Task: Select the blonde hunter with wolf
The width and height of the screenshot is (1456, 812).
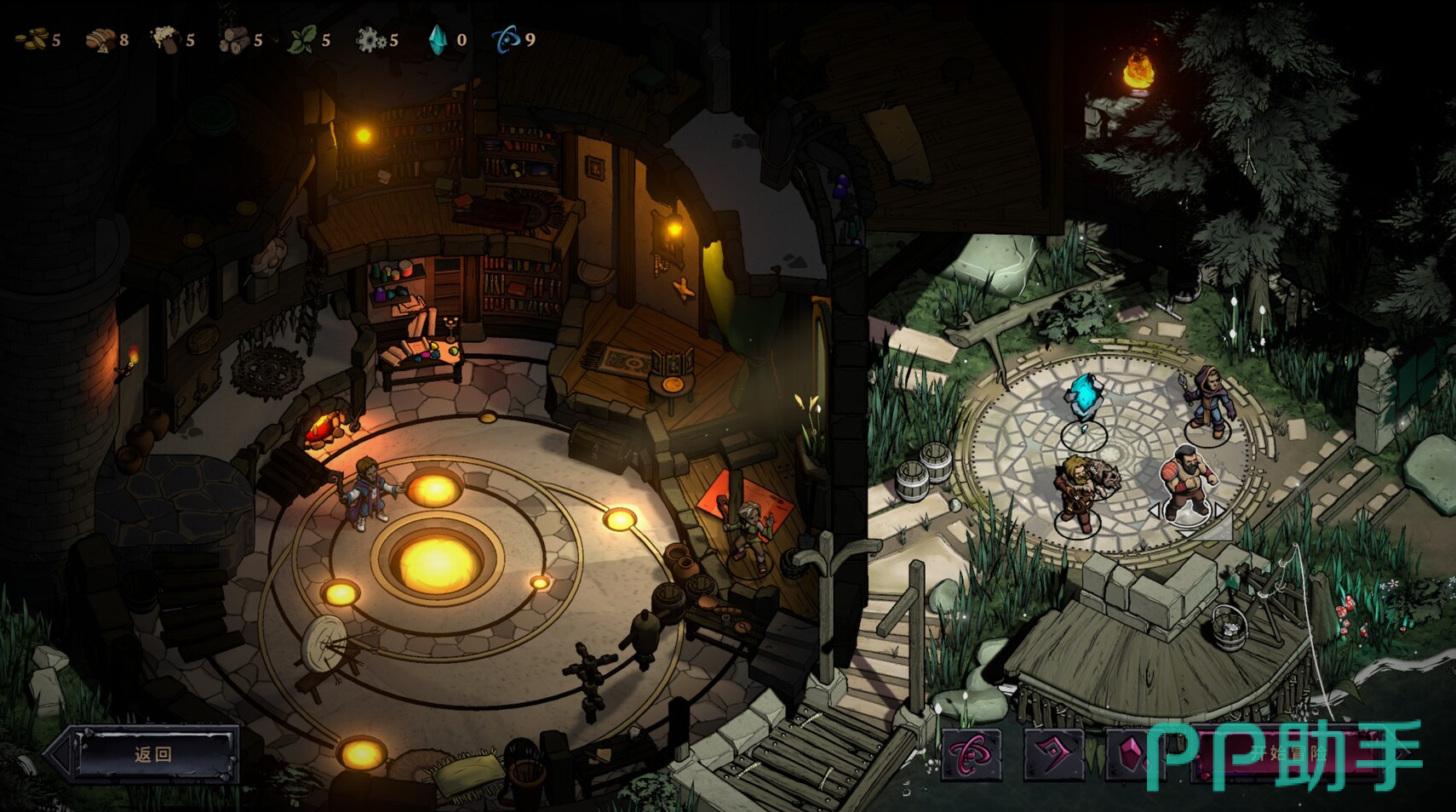Action: click(1081, 492)
